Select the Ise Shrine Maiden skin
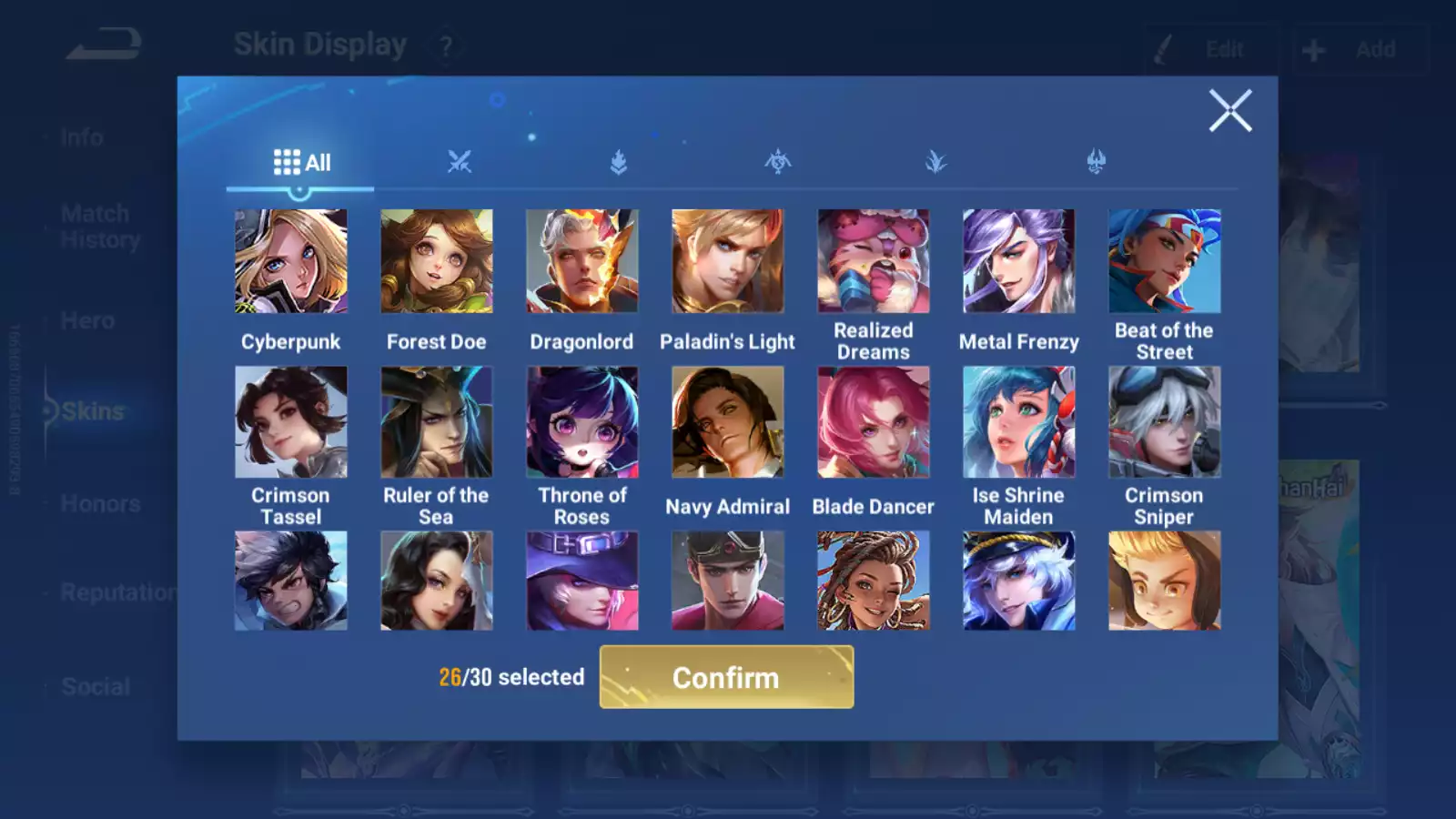 pos(1019,422)
